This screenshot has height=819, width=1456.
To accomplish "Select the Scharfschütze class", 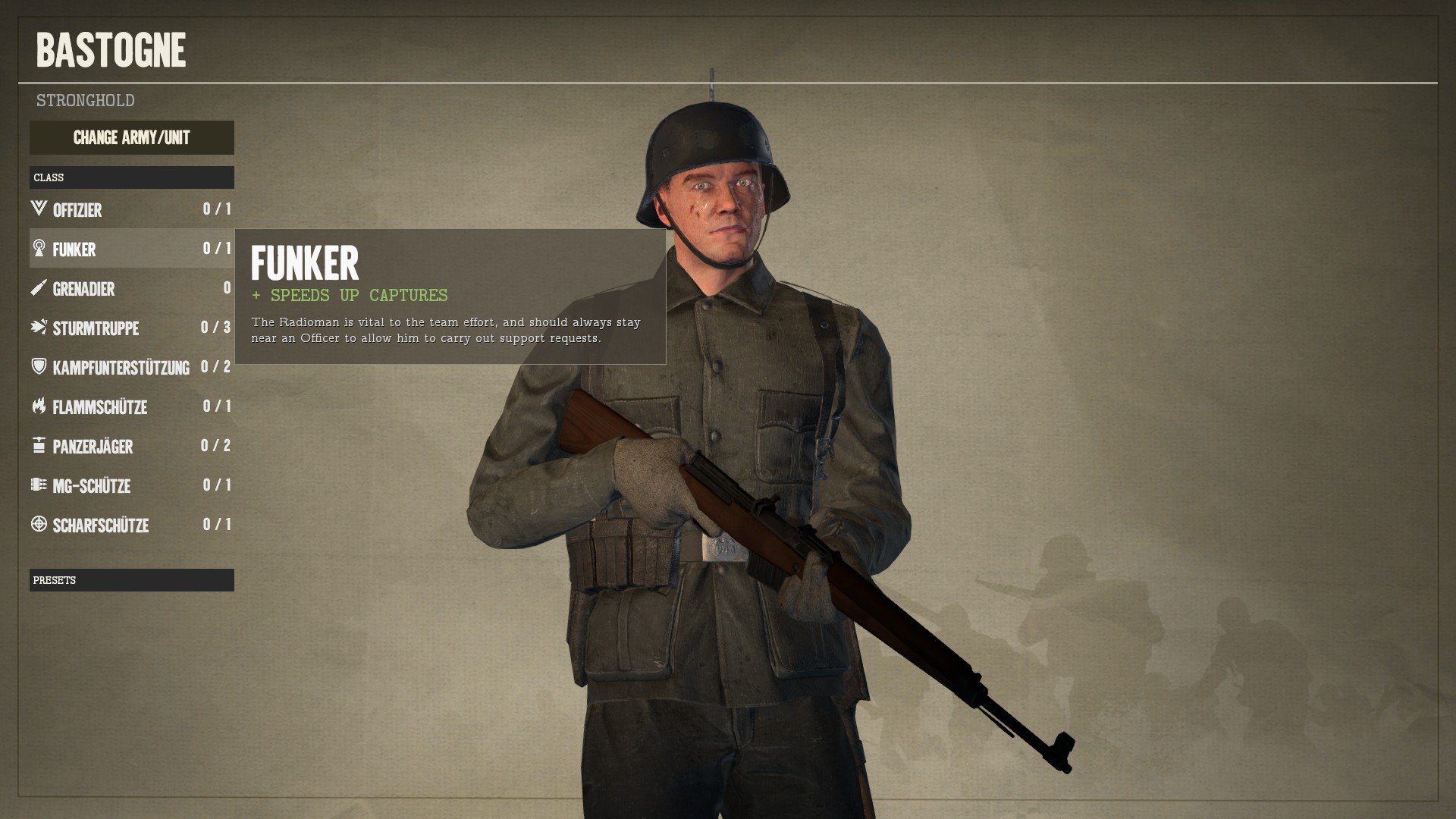I will [131, 525].
